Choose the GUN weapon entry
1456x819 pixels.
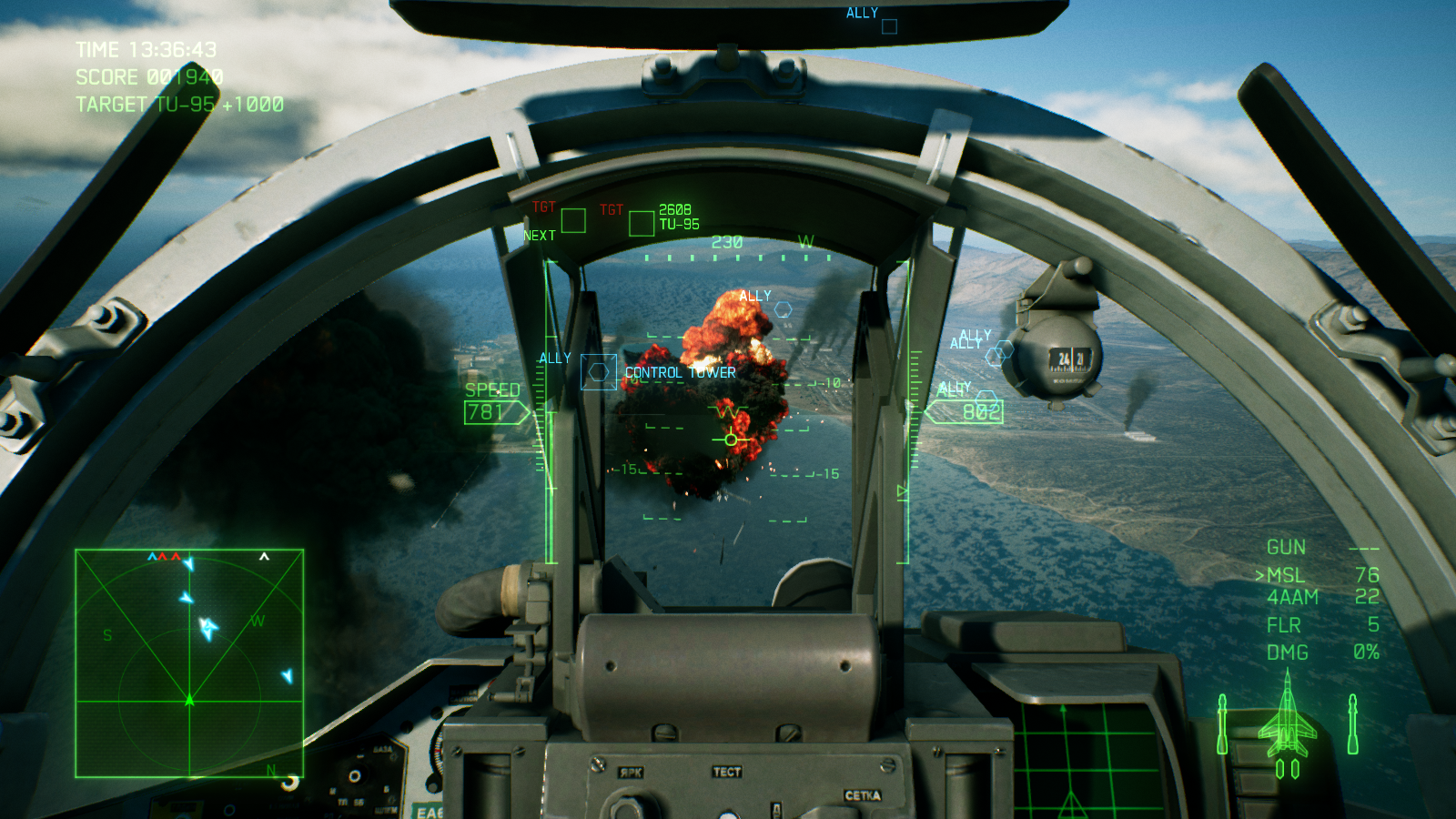1286,547
